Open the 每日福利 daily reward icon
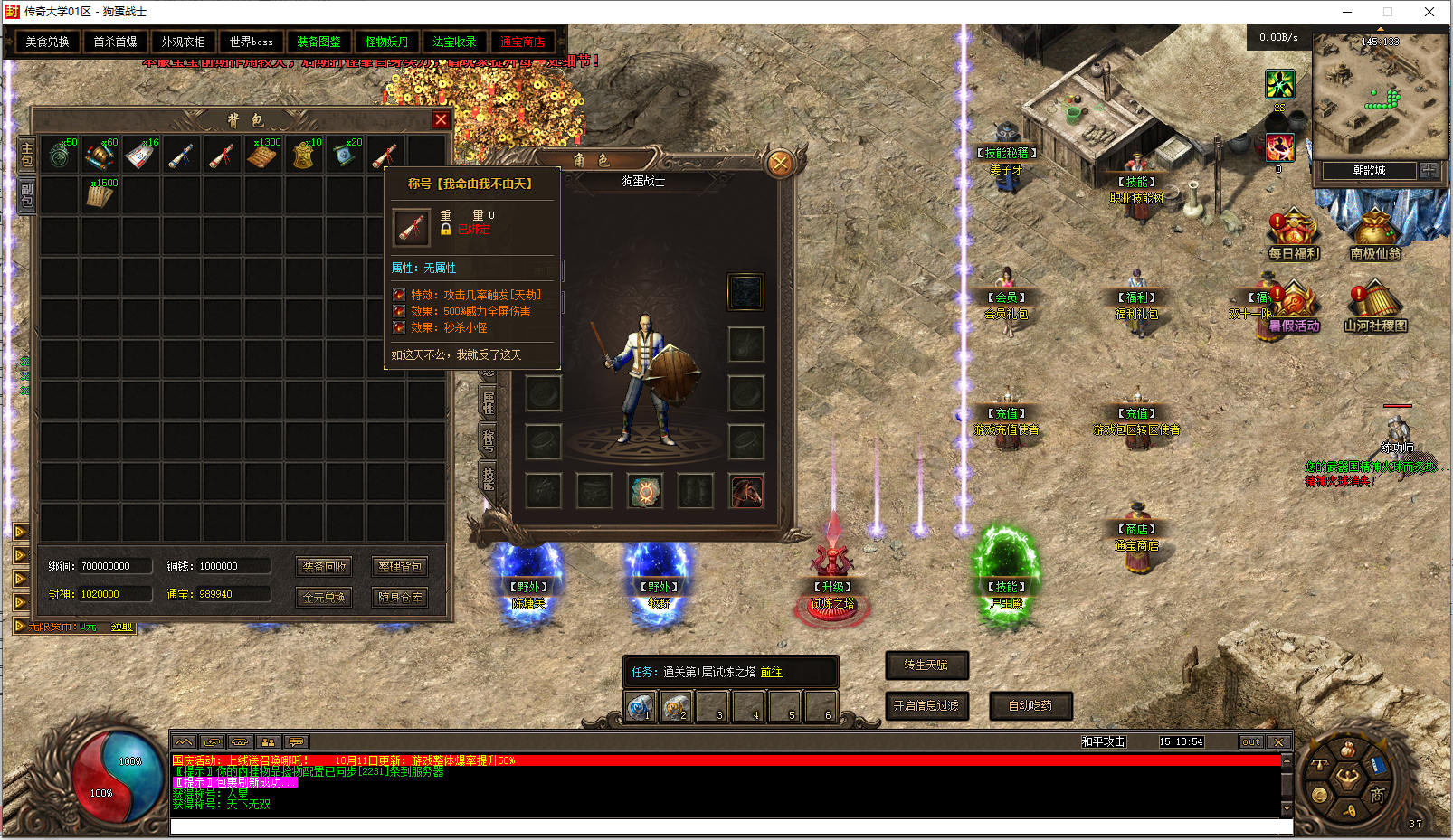The image size is (1453, 840). click(x=1293, y=235)
